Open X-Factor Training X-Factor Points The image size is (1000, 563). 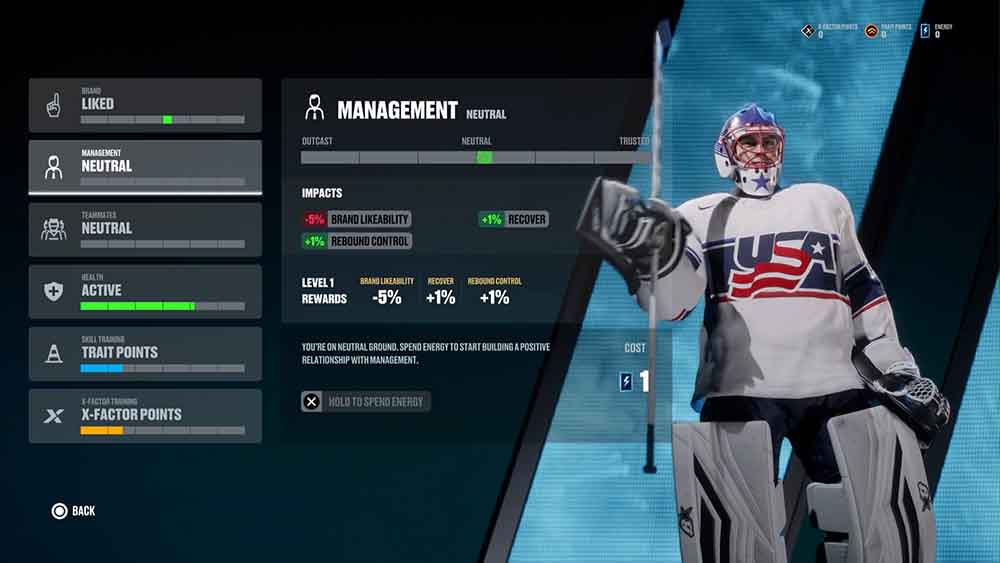[x=145, y=415]
